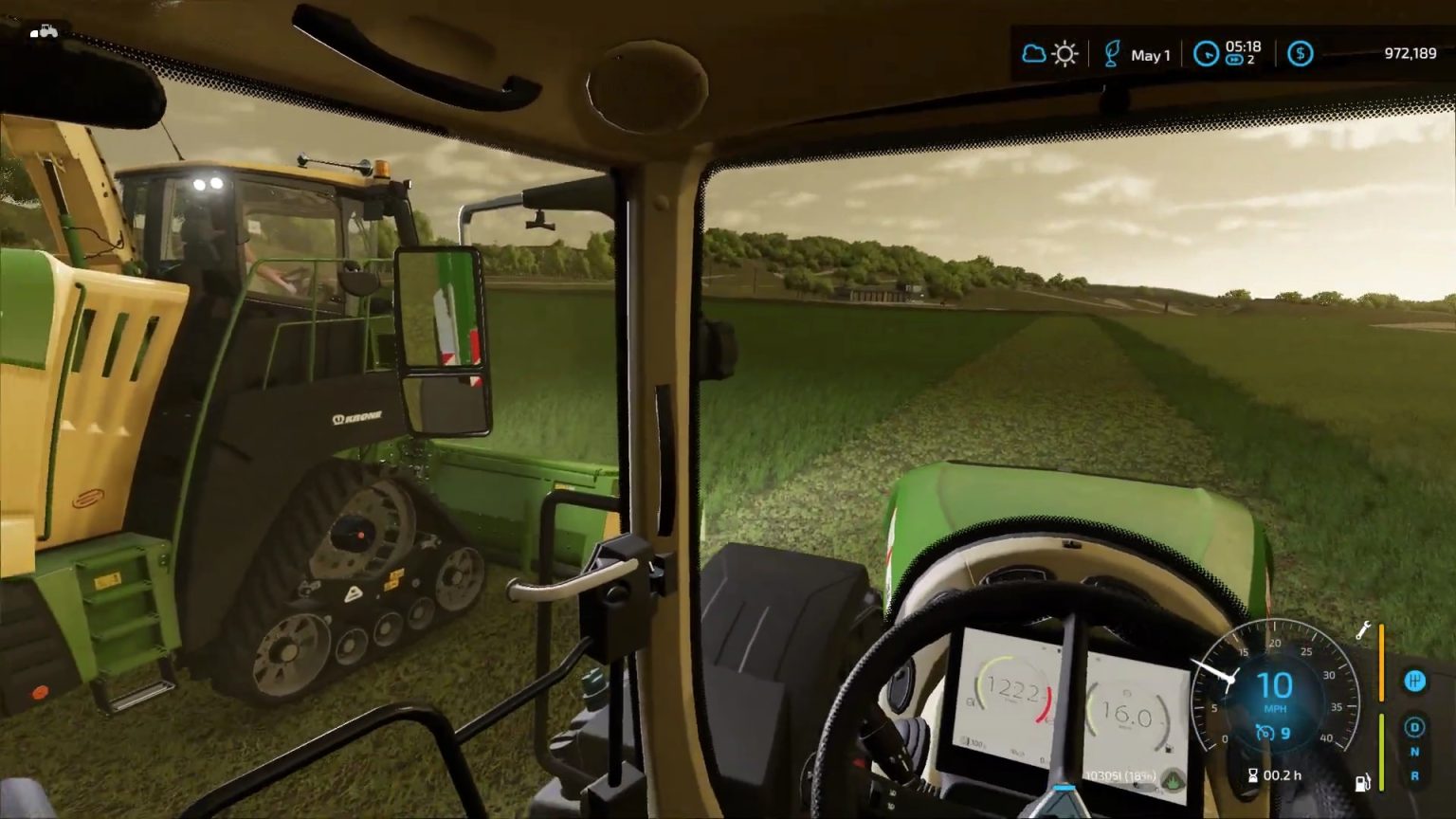Click the in-game clock icon

1206,54
